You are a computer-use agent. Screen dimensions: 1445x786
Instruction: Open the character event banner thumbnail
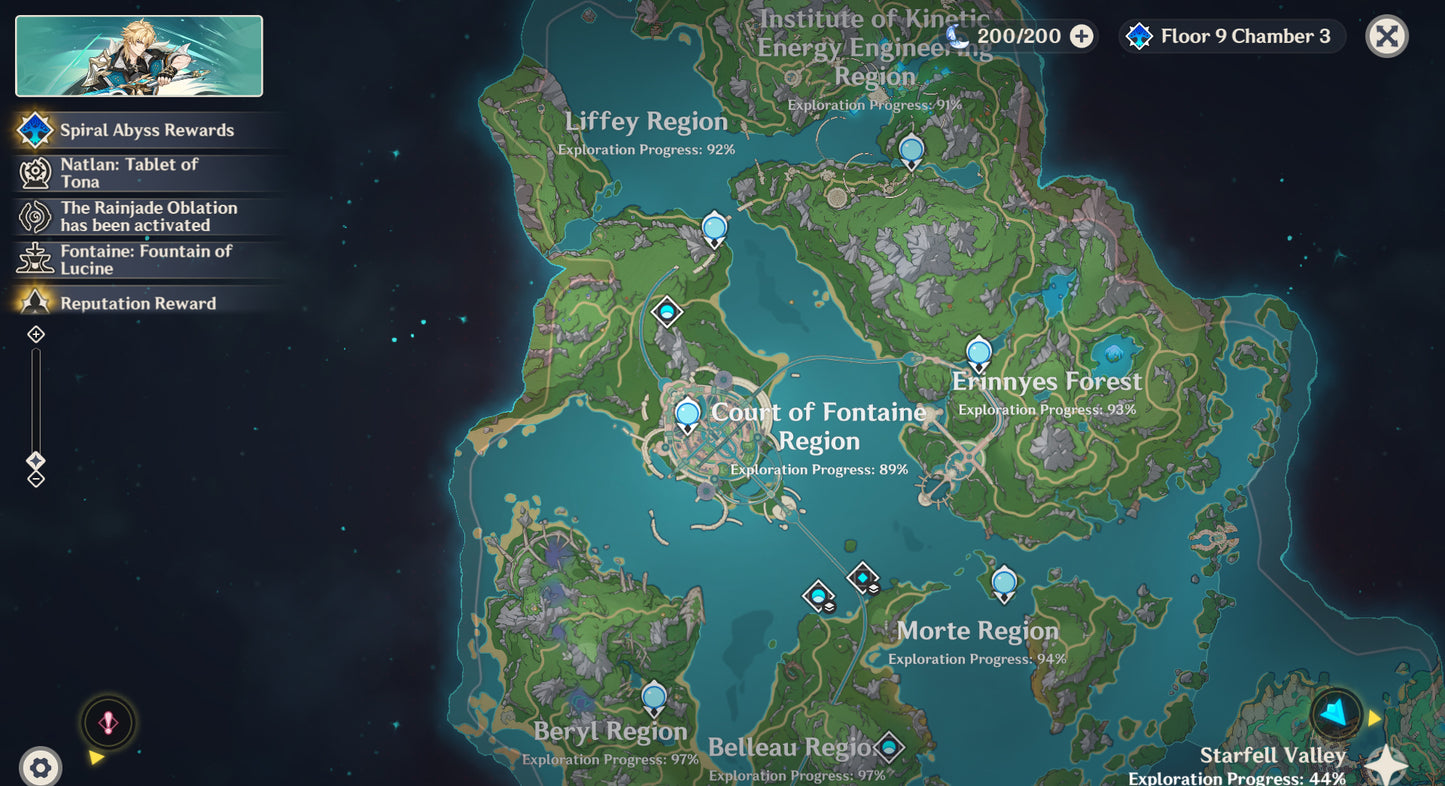click(x=139, y=56)
